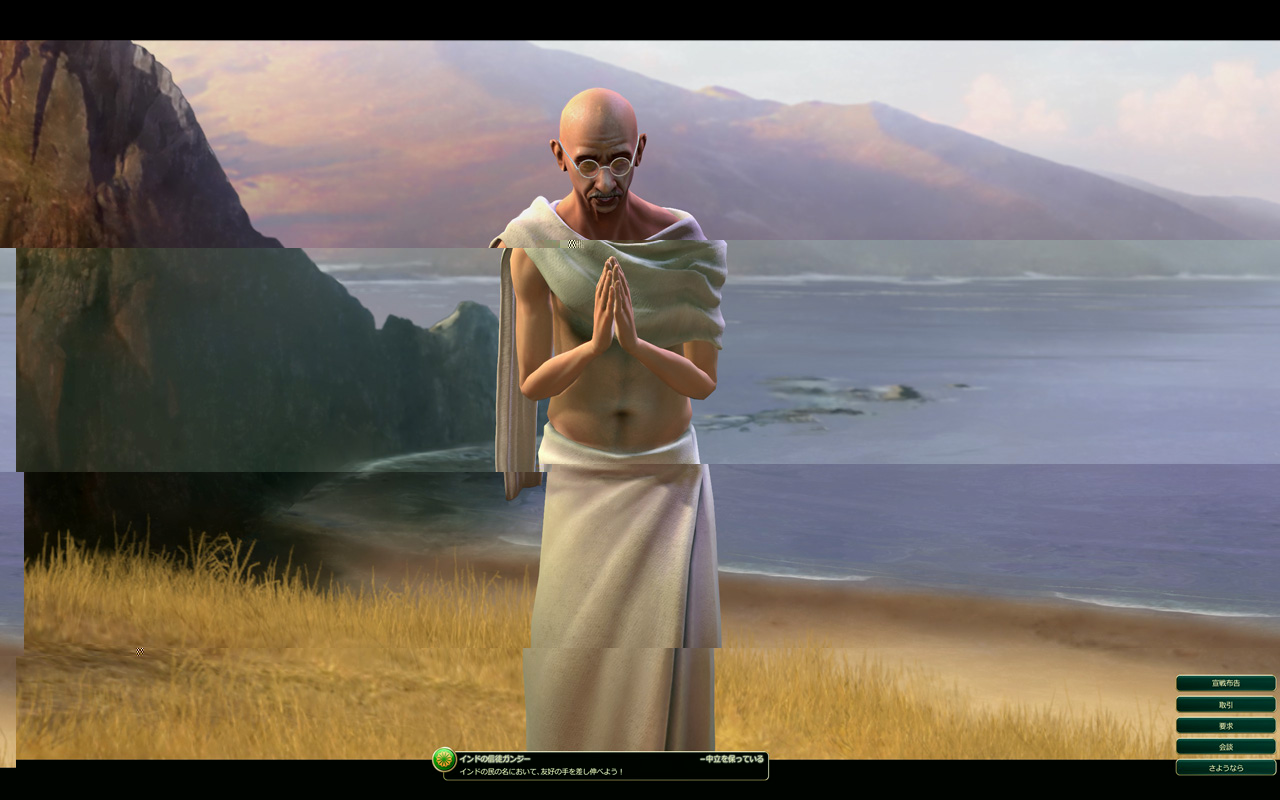
Task: Choose the 要求 demand option
Action: (x=1225, y=725)
